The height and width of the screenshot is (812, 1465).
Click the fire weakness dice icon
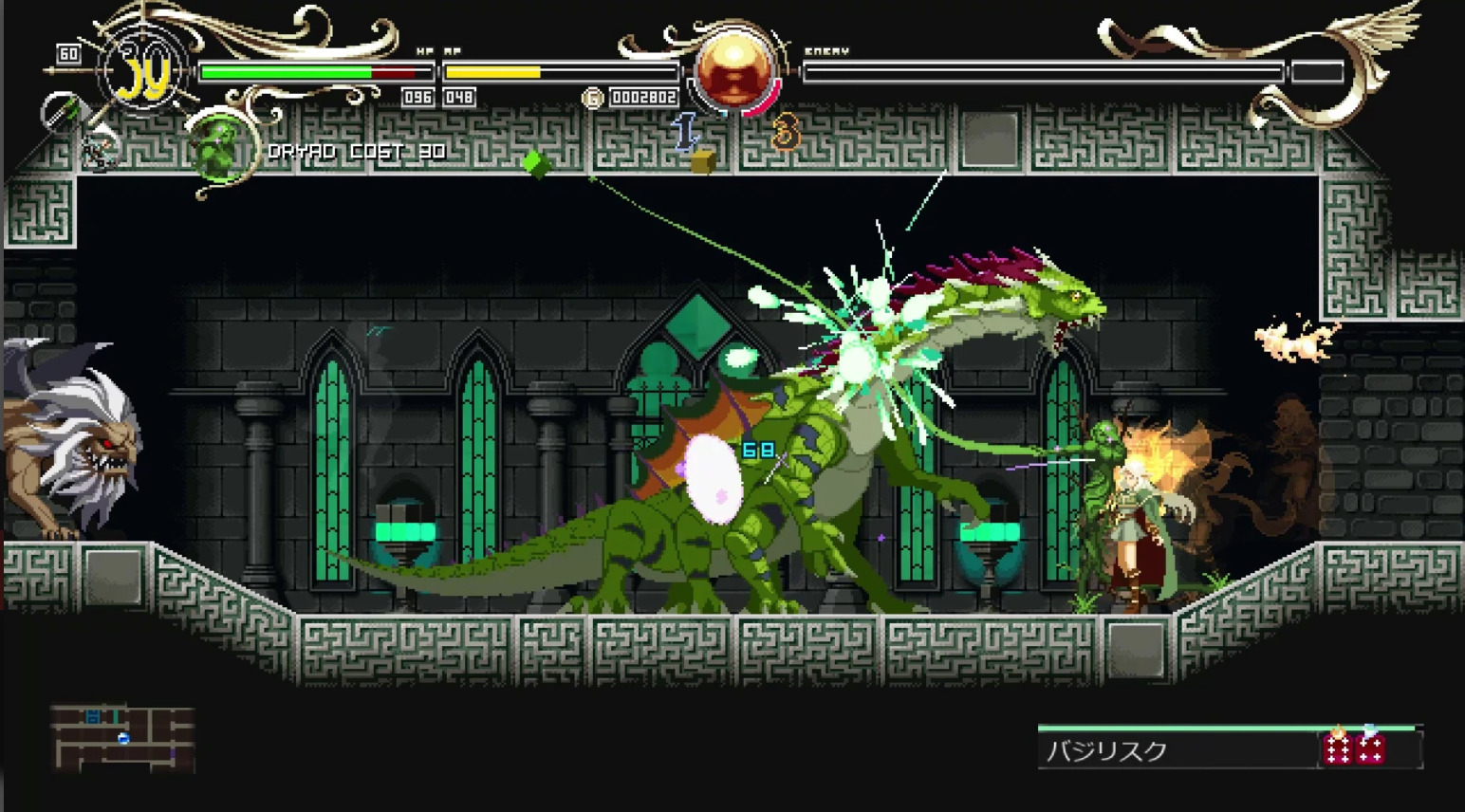(1338, 749)
